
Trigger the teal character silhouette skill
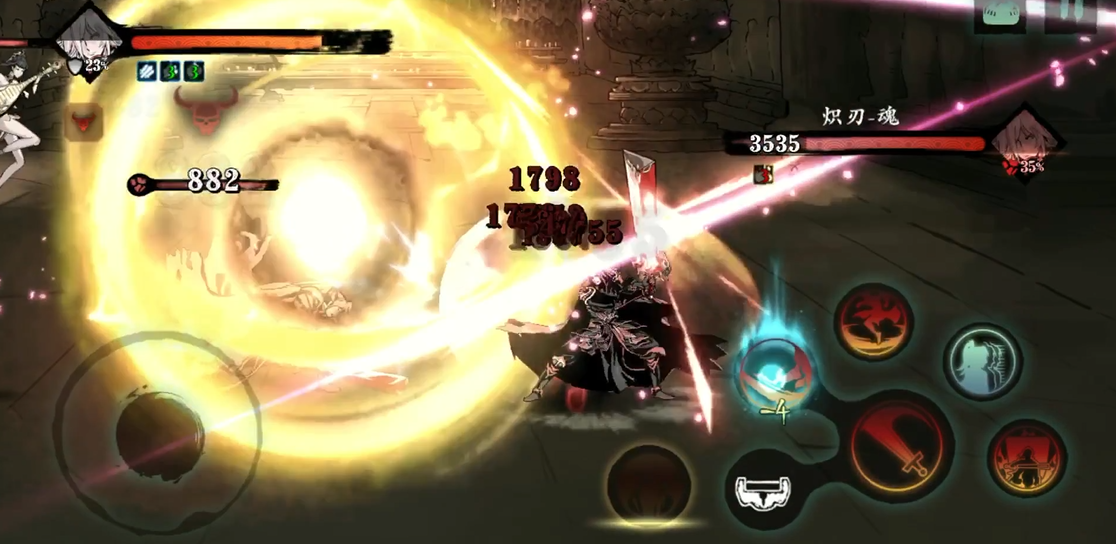pos(982,360)
